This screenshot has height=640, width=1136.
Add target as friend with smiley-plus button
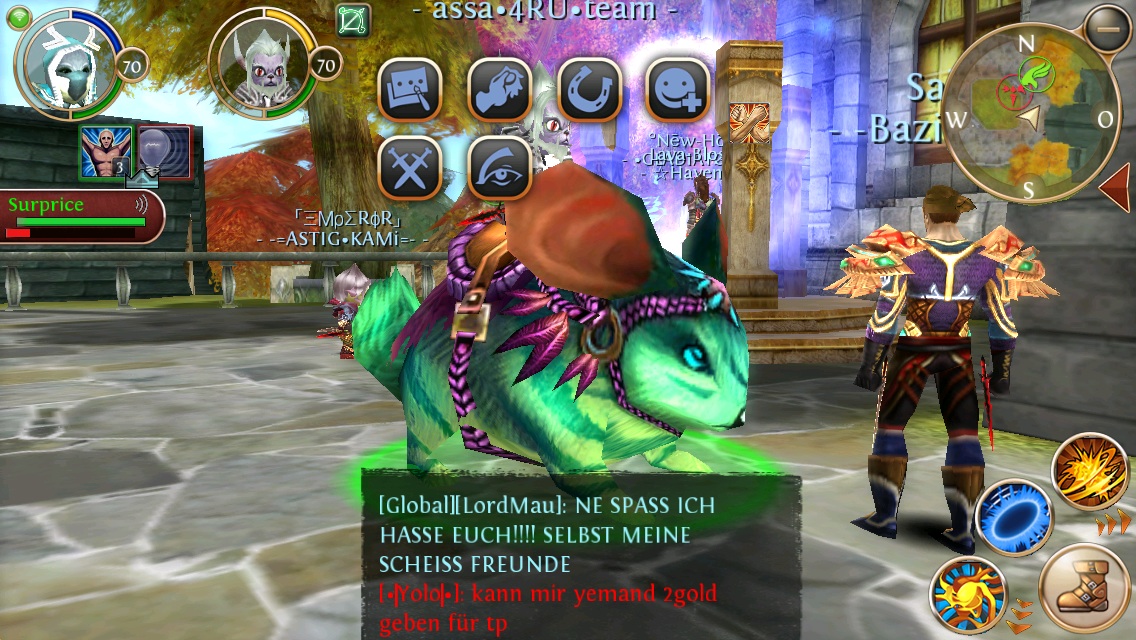[678, 90]
